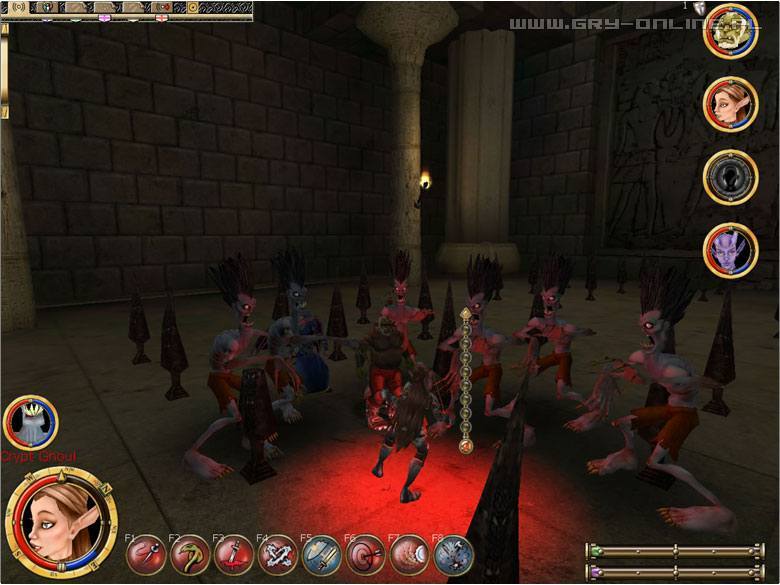Click the empty silhouette party slot

point(731,176)
